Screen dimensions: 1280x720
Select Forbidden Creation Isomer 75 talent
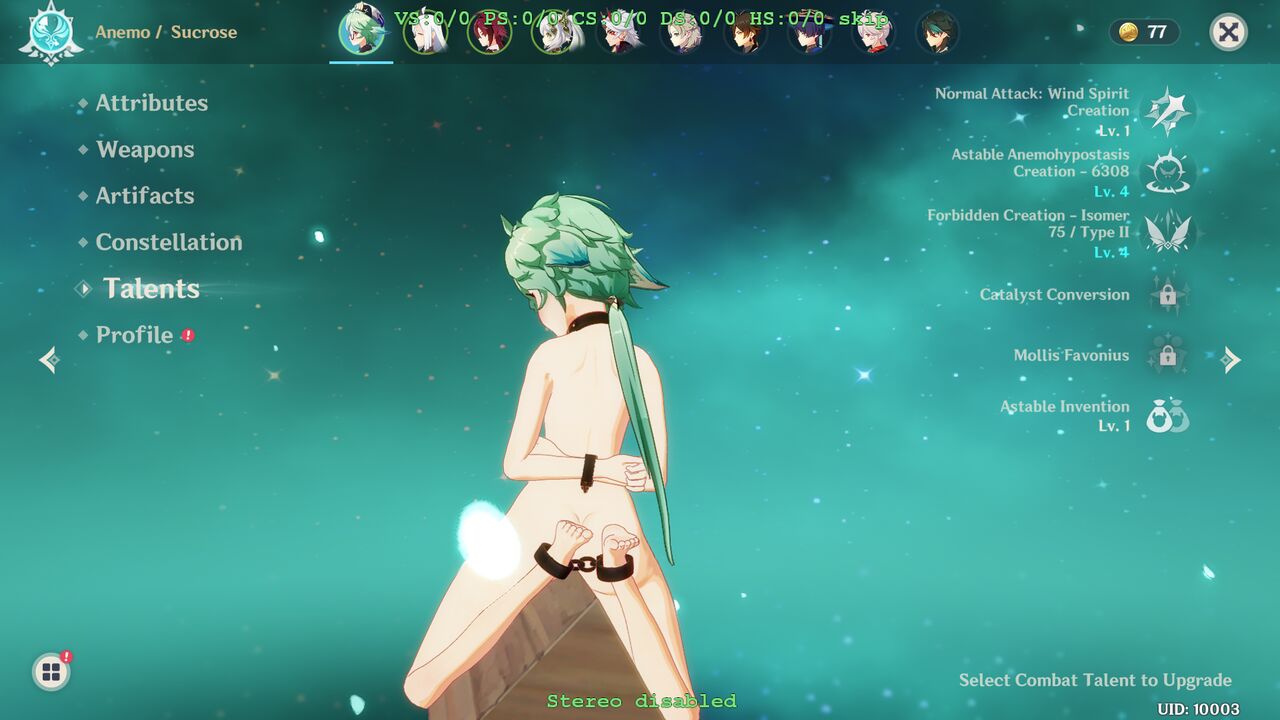[x=1166, y=233]
